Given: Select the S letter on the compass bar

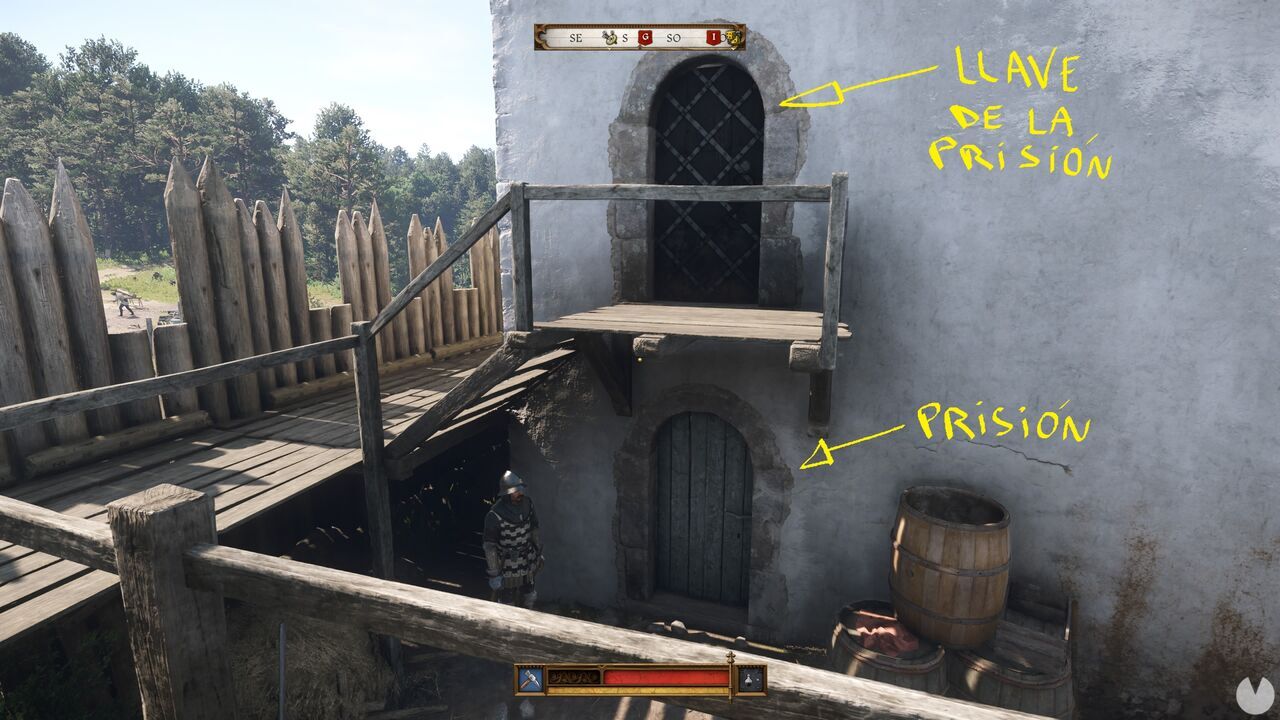Looking at the screenshot, I should (625, 37).
